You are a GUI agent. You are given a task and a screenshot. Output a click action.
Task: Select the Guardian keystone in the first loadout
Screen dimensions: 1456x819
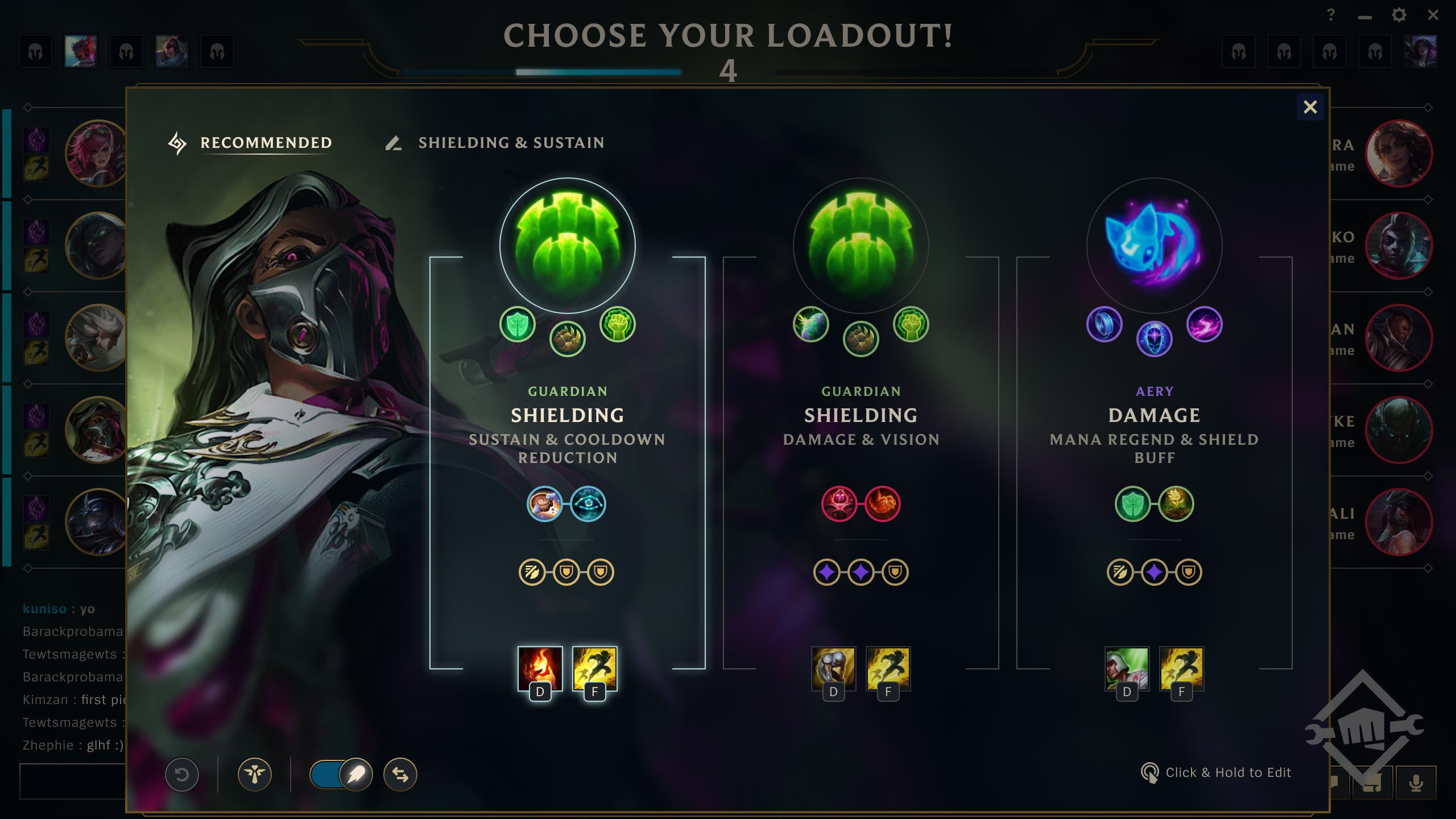point(568,246)
